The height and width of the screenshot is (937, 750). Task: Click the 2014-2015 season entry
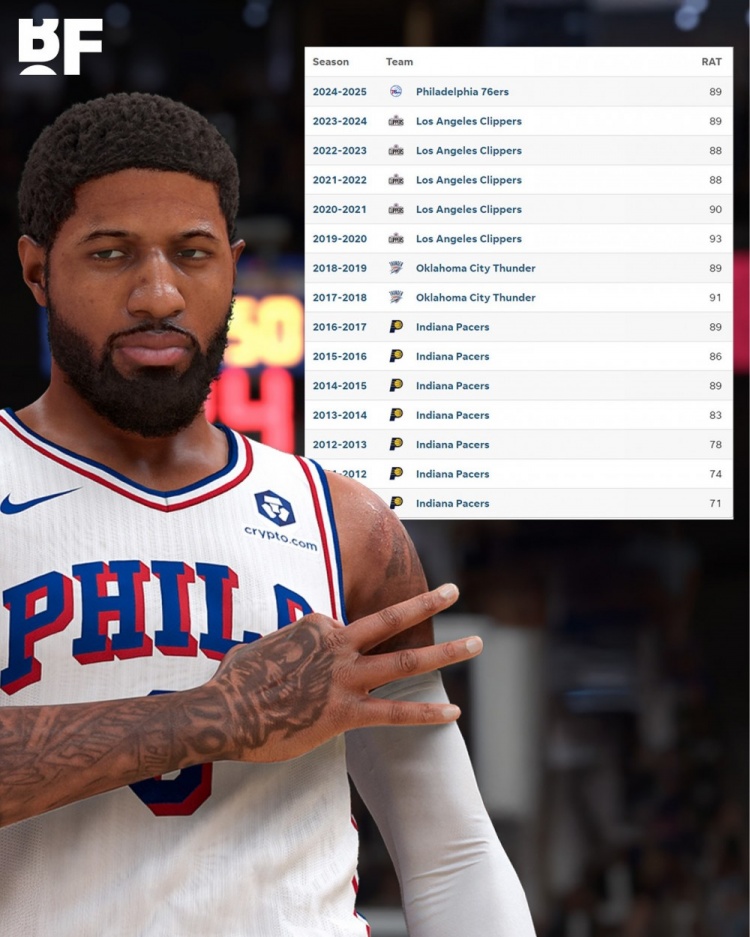(x=339, y=386)
